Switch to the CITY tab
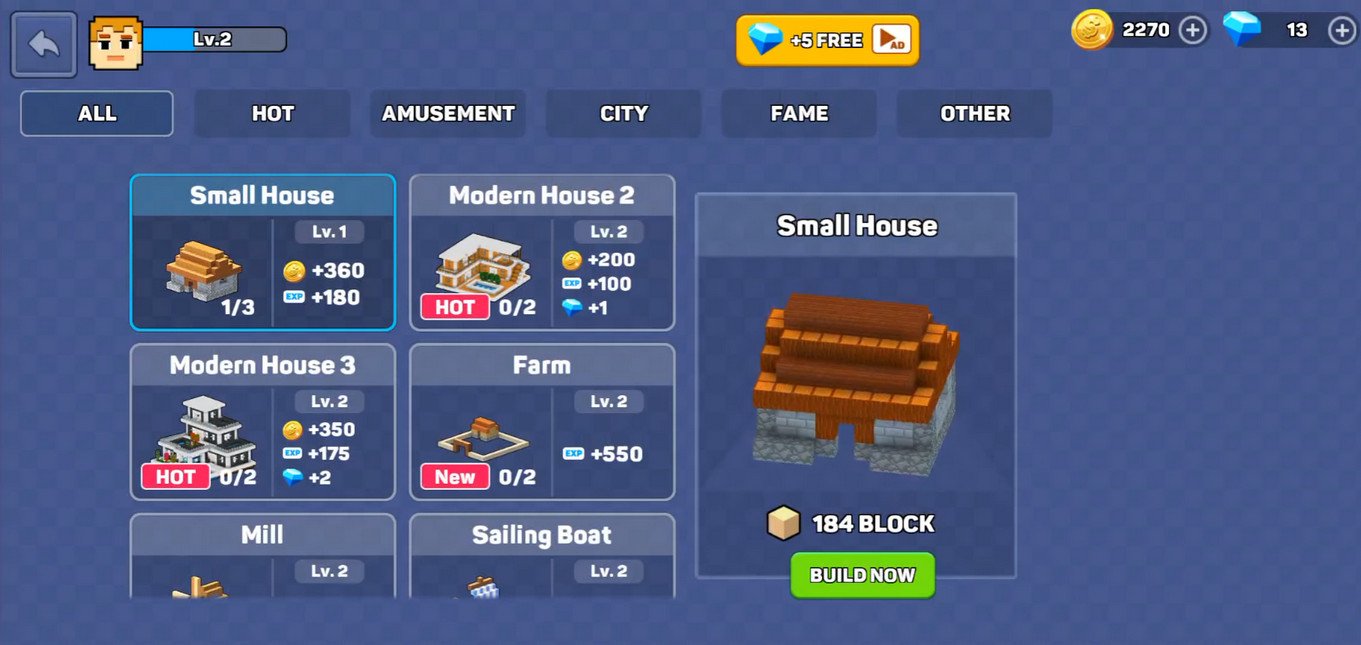The height and width of the screenshot is (645, 1361). click(623, 114)
